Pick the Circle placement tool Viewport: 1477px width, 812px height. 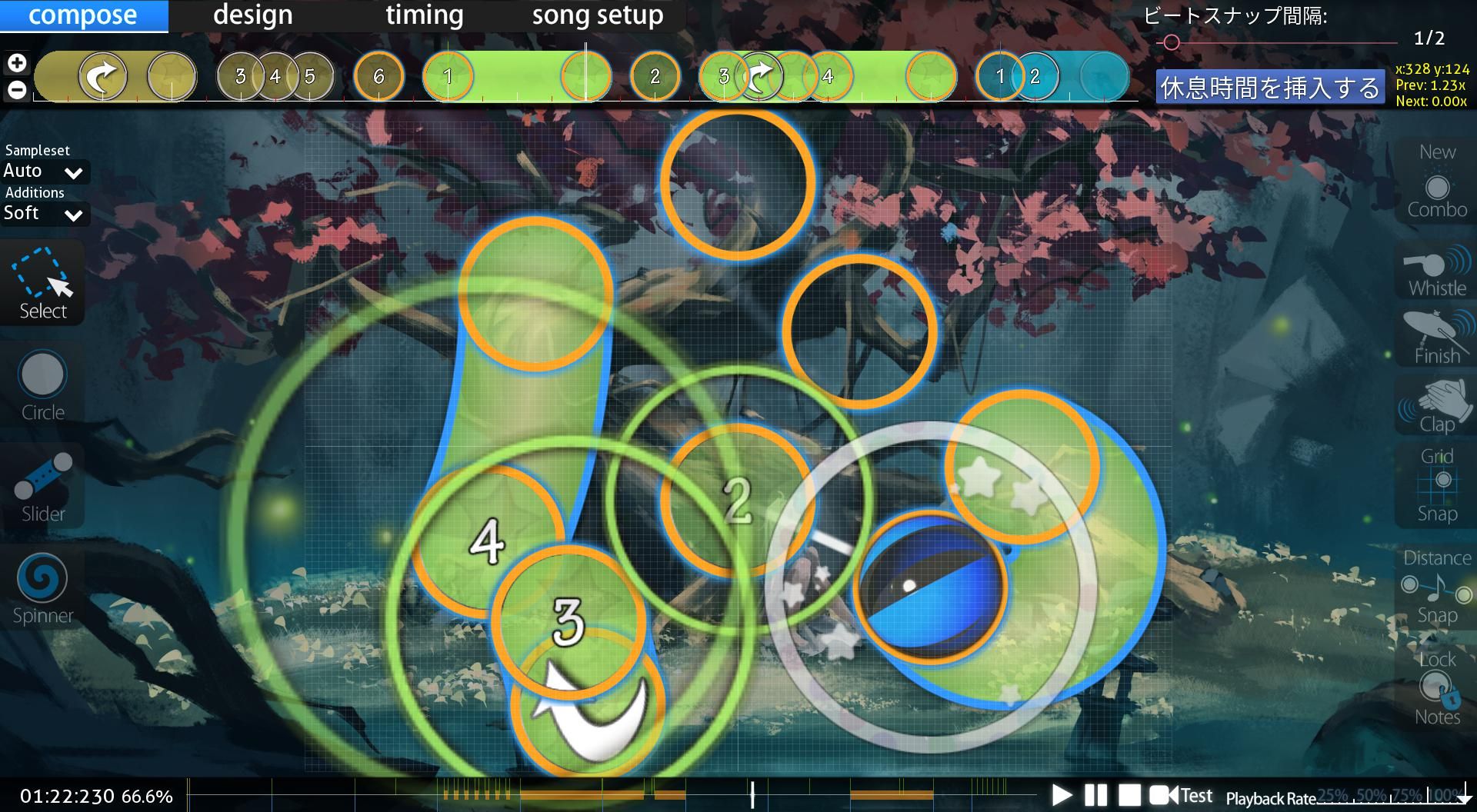pyautogui.click(x=43, y=384)
